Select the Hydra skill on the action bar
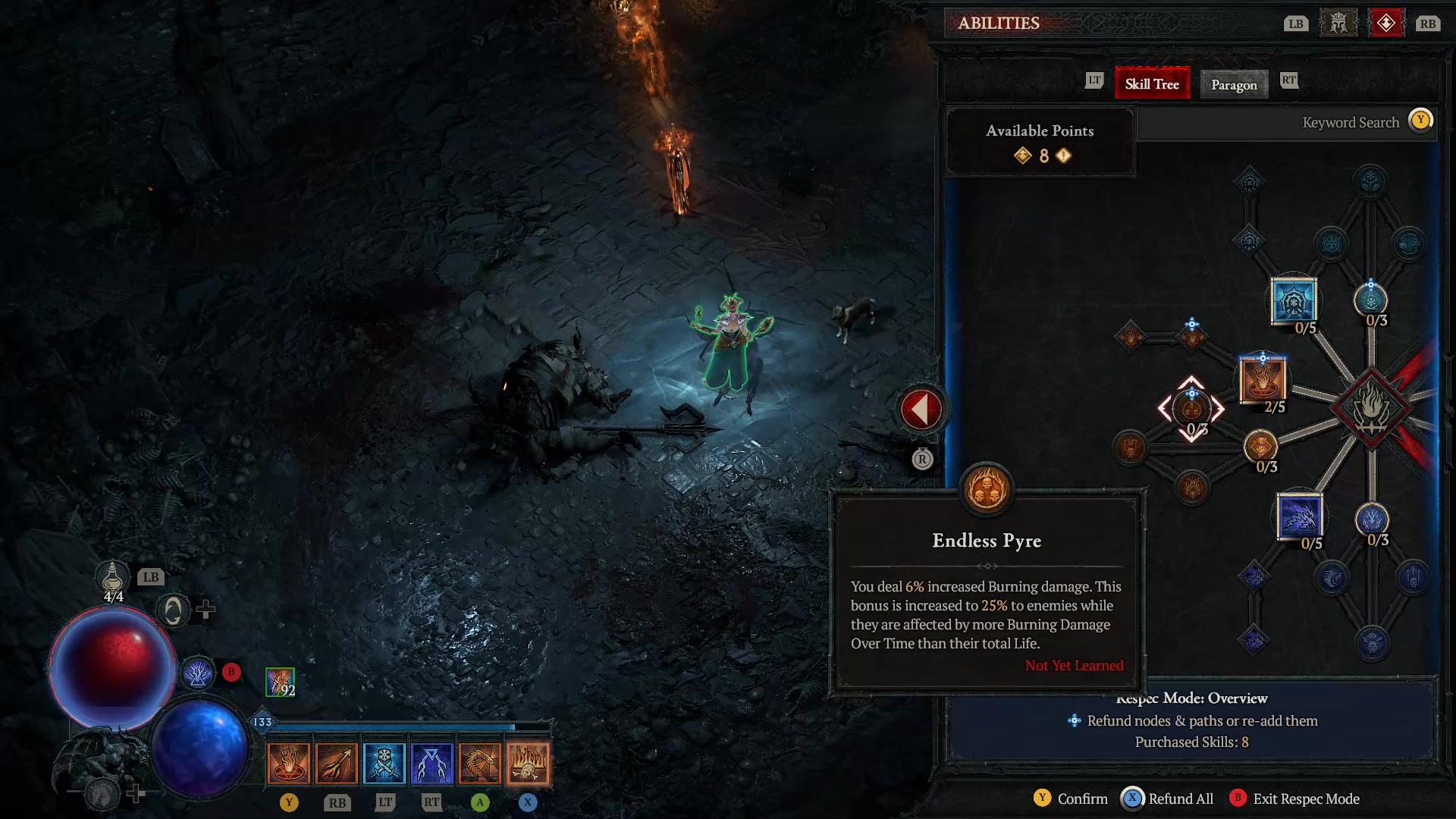Screen dimensions: 1456x819 480,762
